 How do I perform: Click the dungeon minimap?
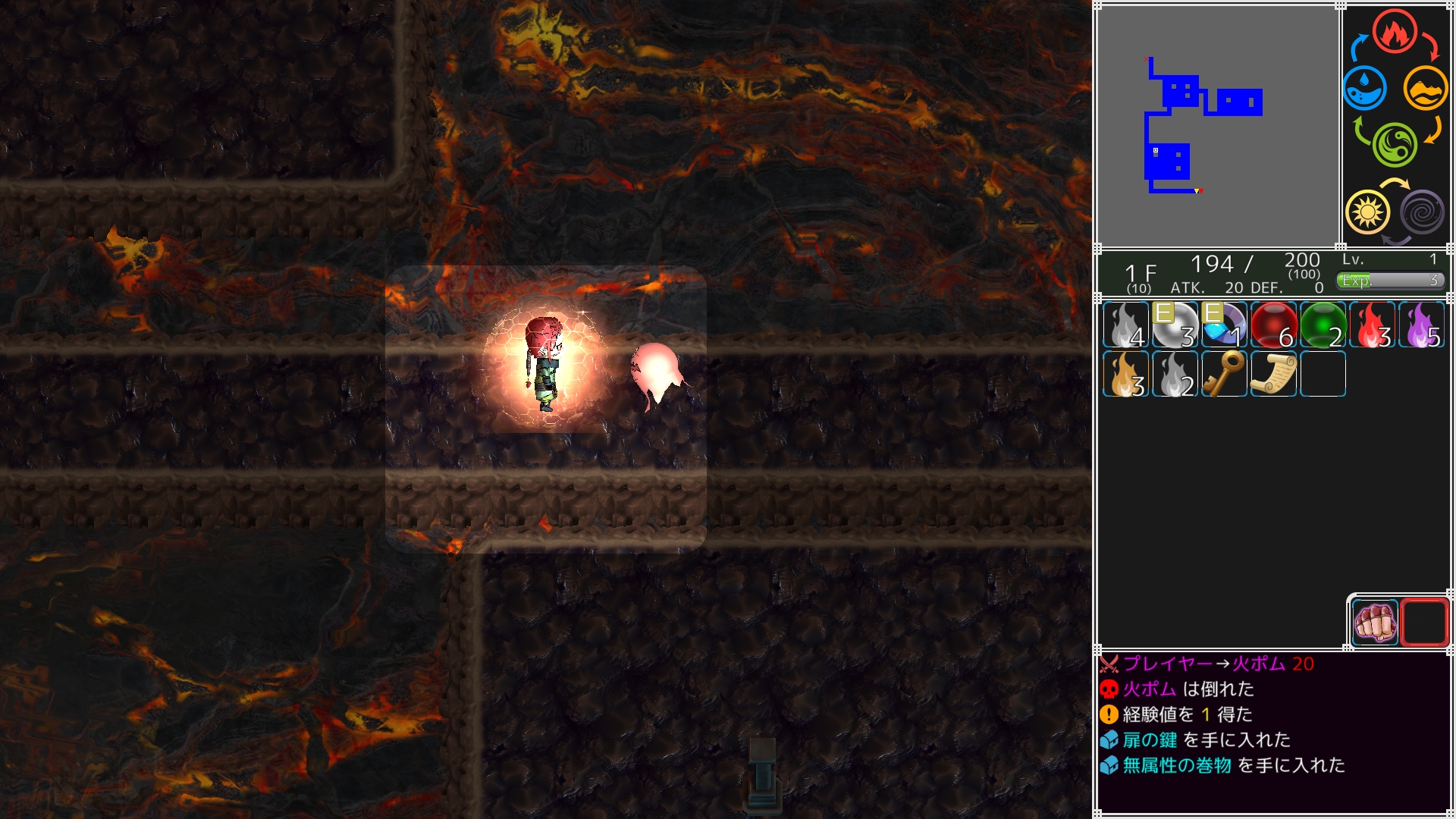[x=1218, y=126]
